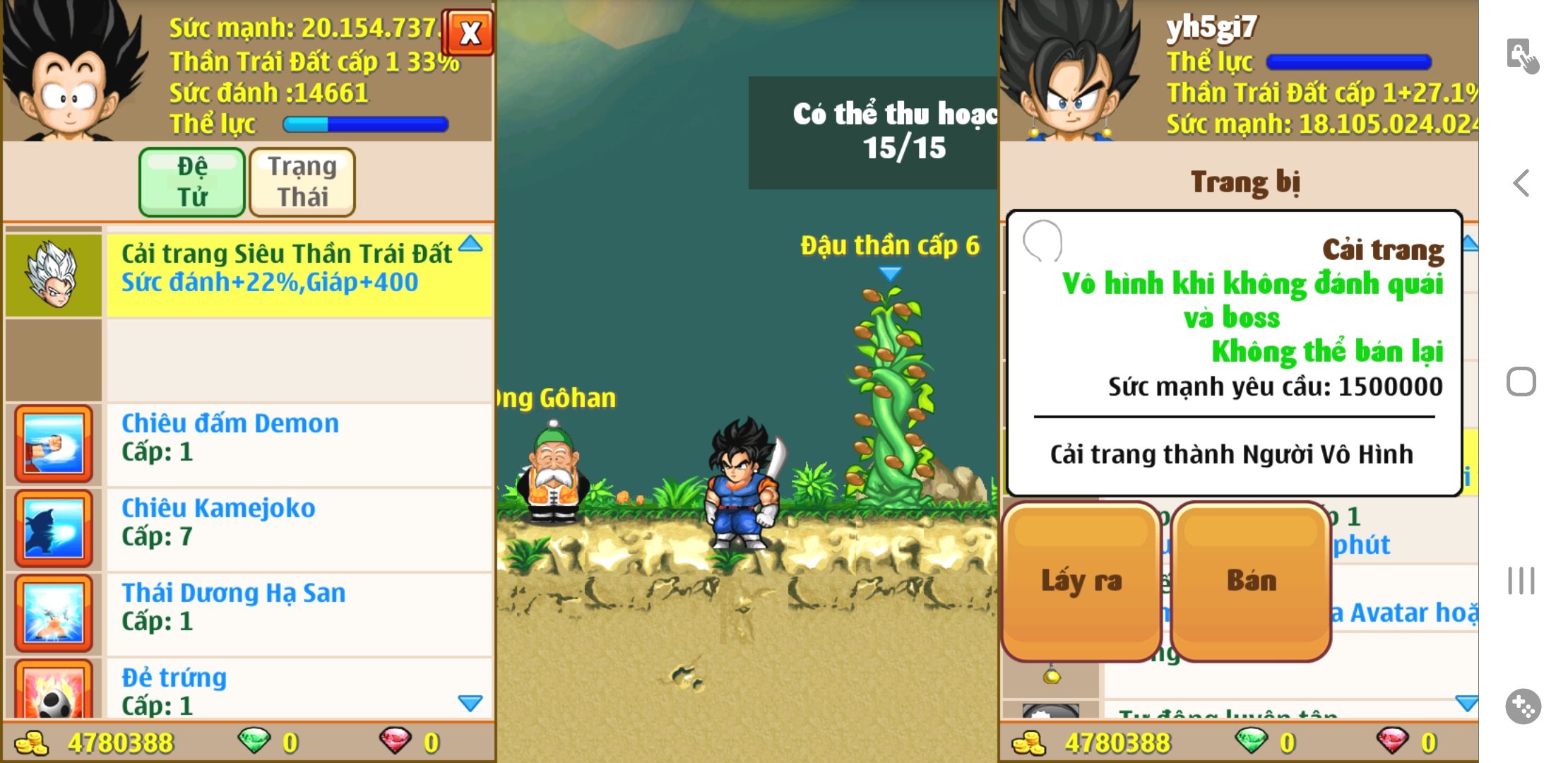Click the blue up arrow in disciple list
1568x763 pixels.
[x=470, y=244]
